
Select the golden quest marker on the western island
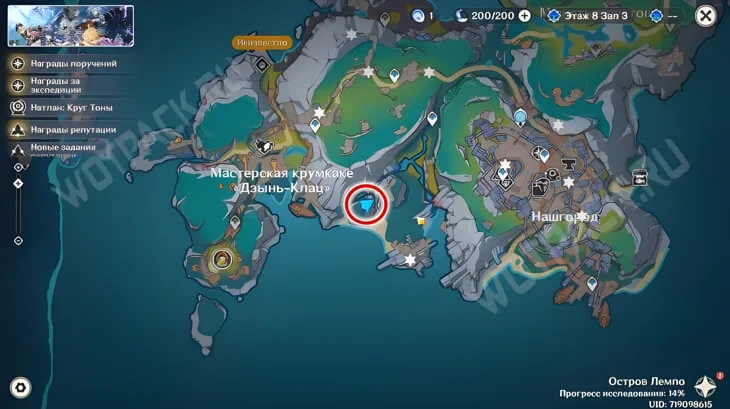point(222,260)
